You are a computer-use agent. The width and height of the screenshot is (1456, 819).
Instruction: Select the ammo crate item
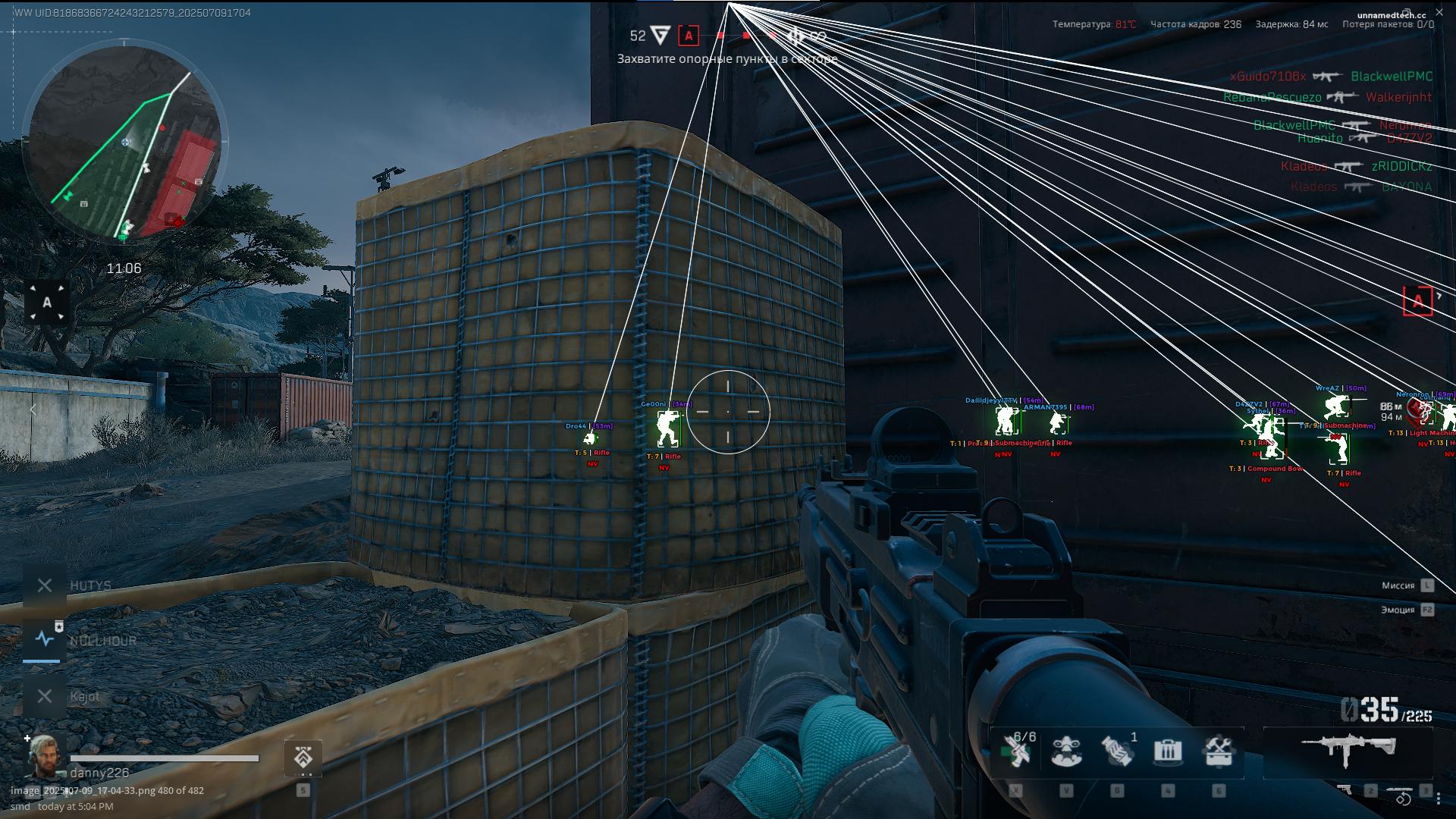click(x=1168, y=751)
